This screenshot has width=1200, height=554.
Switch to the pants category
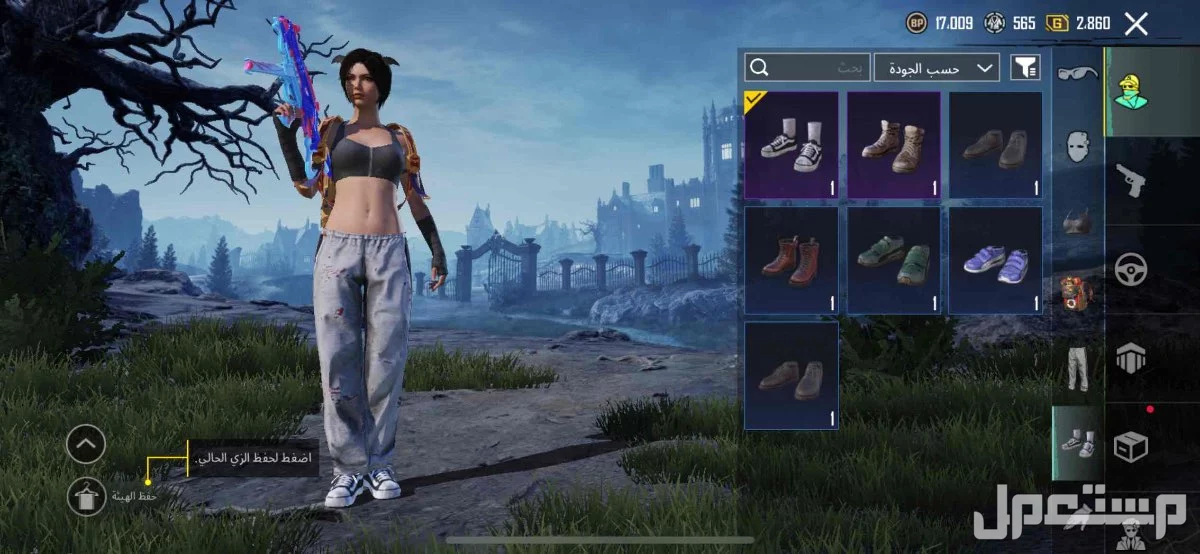coord(1076,368)
